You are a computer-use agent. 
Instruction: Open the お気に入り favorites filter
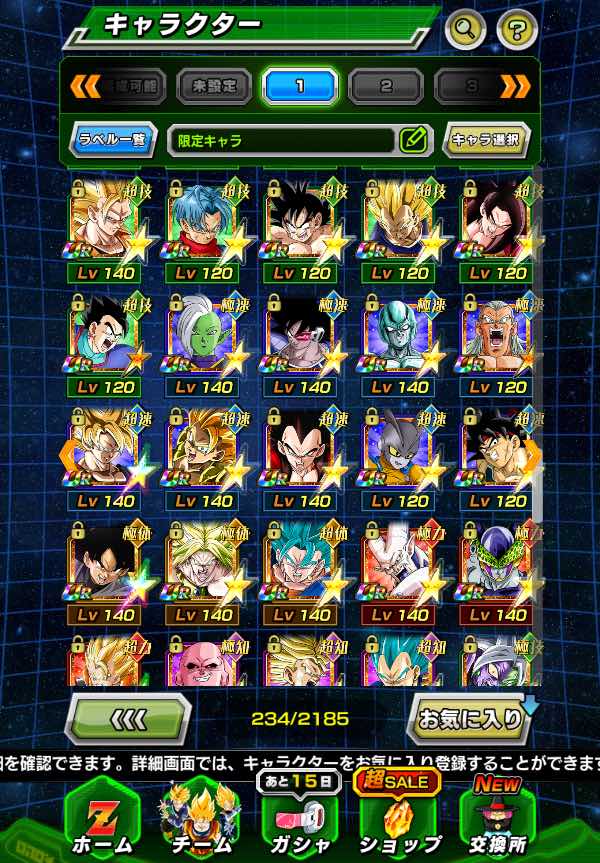468,718
